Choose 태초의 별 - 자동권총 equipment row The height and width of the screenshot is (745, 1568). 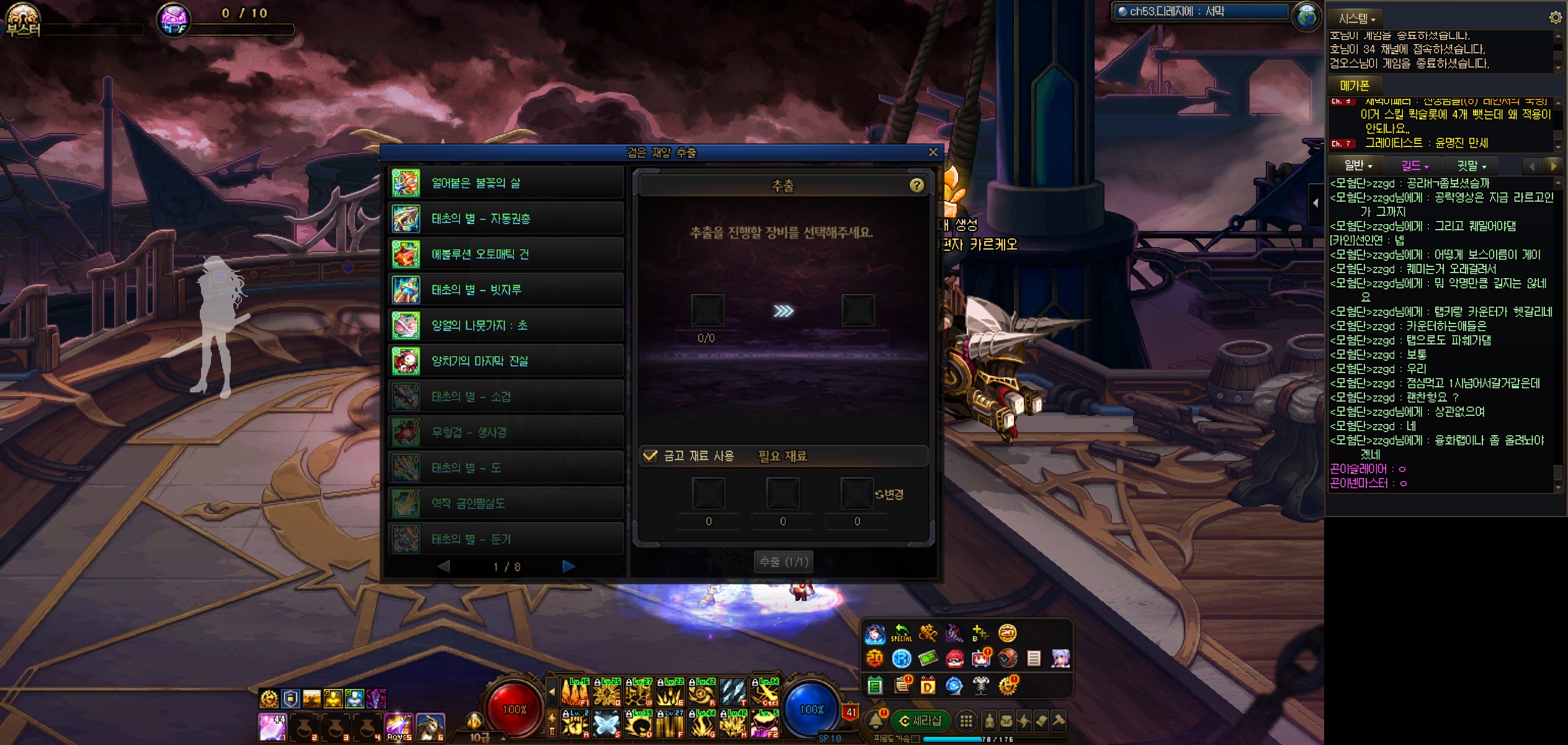pyautogui.click(x=505, y=219)
